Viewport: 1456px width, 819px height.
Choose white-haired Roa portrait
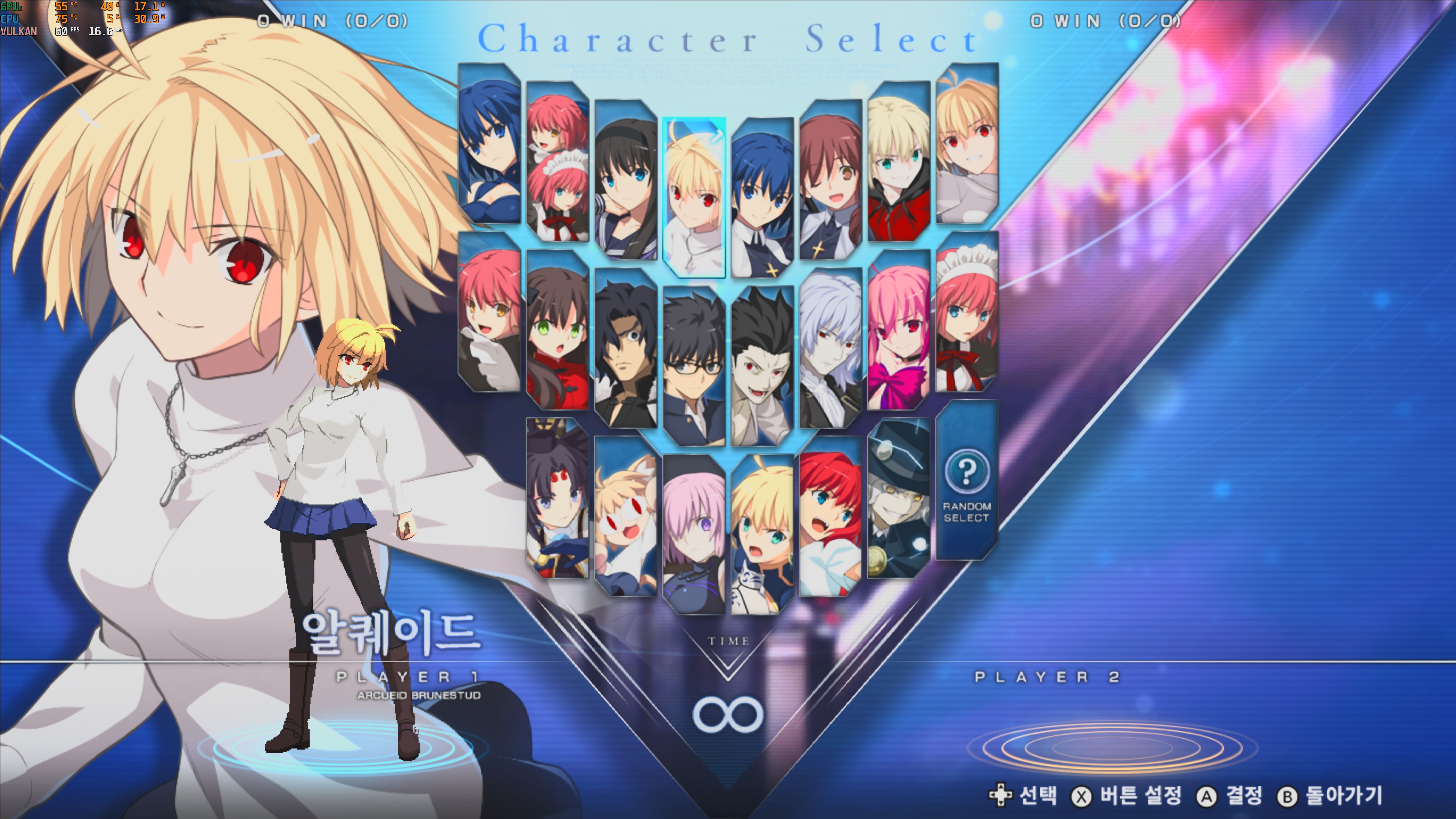tap(830, 348)
